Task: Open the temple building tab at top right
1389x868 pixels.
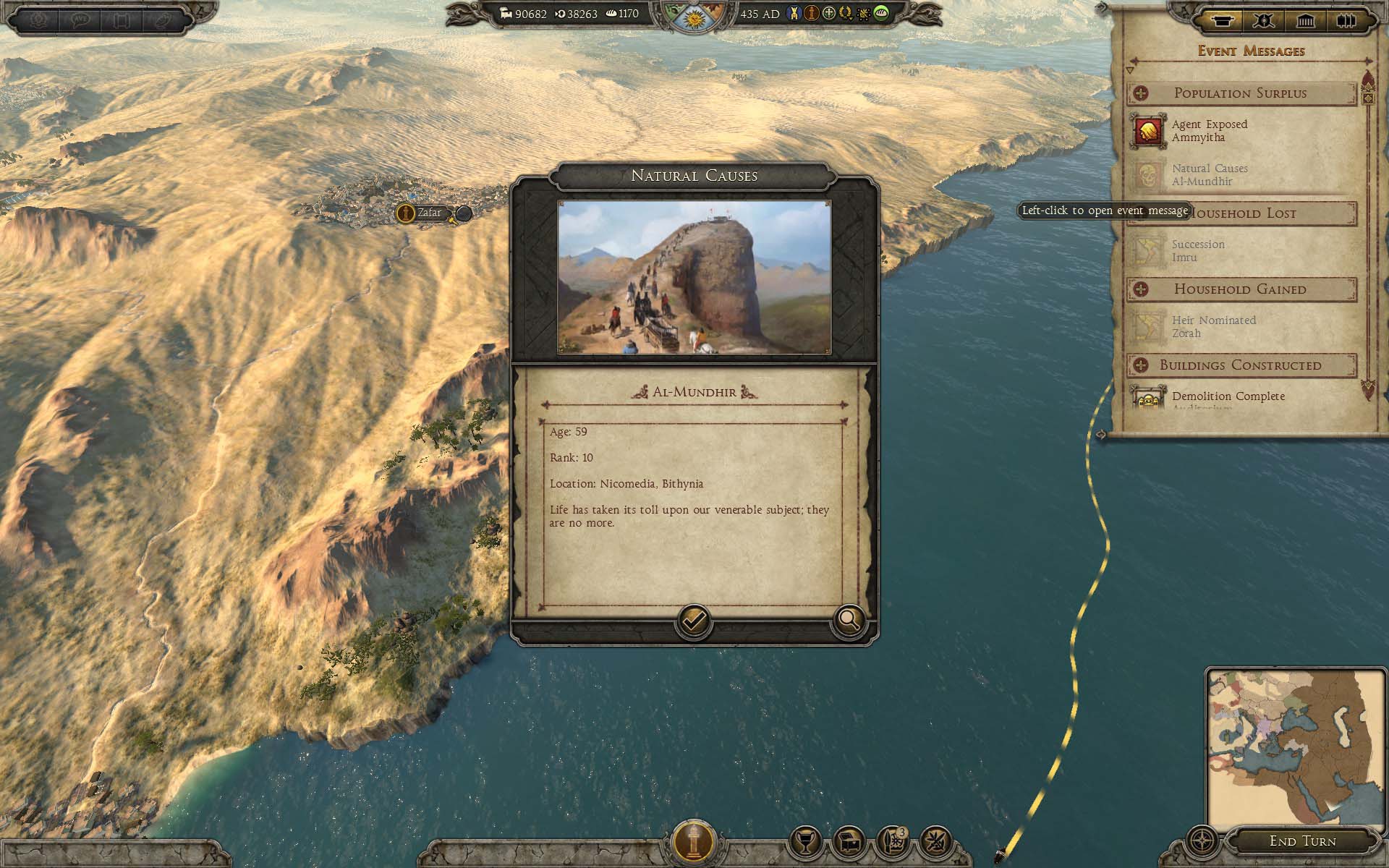Action: point(1305,21)
